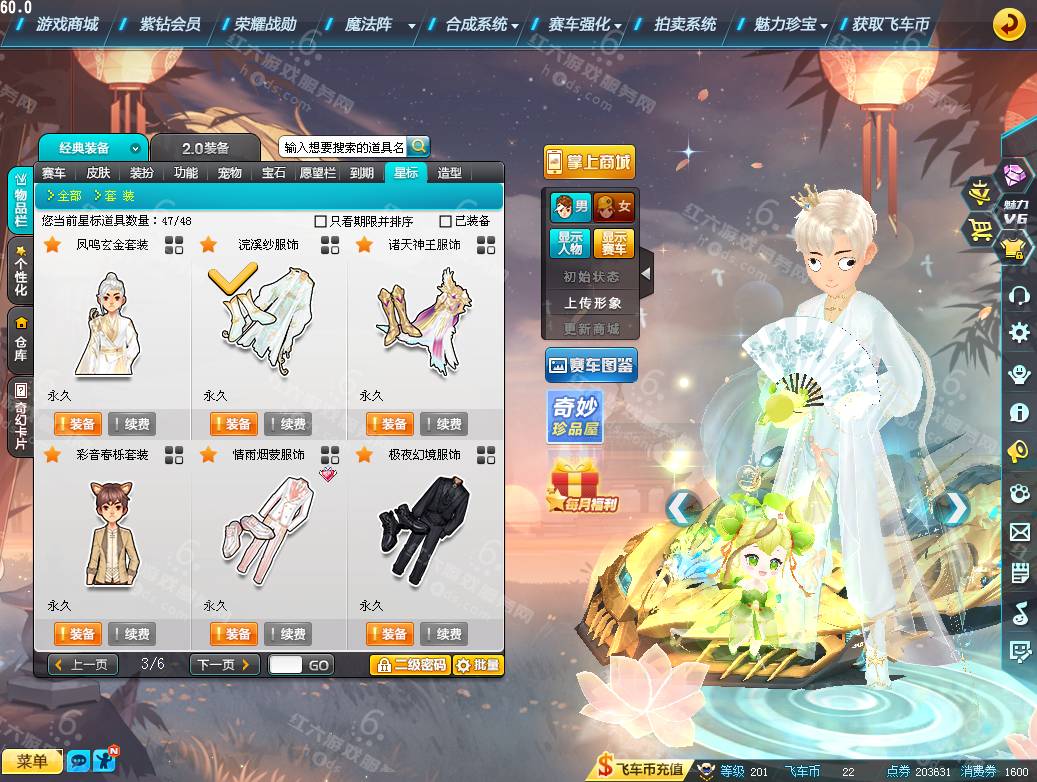Switch to the 2.0装备 tab
1037x782 pixels.
coord(205,148)
